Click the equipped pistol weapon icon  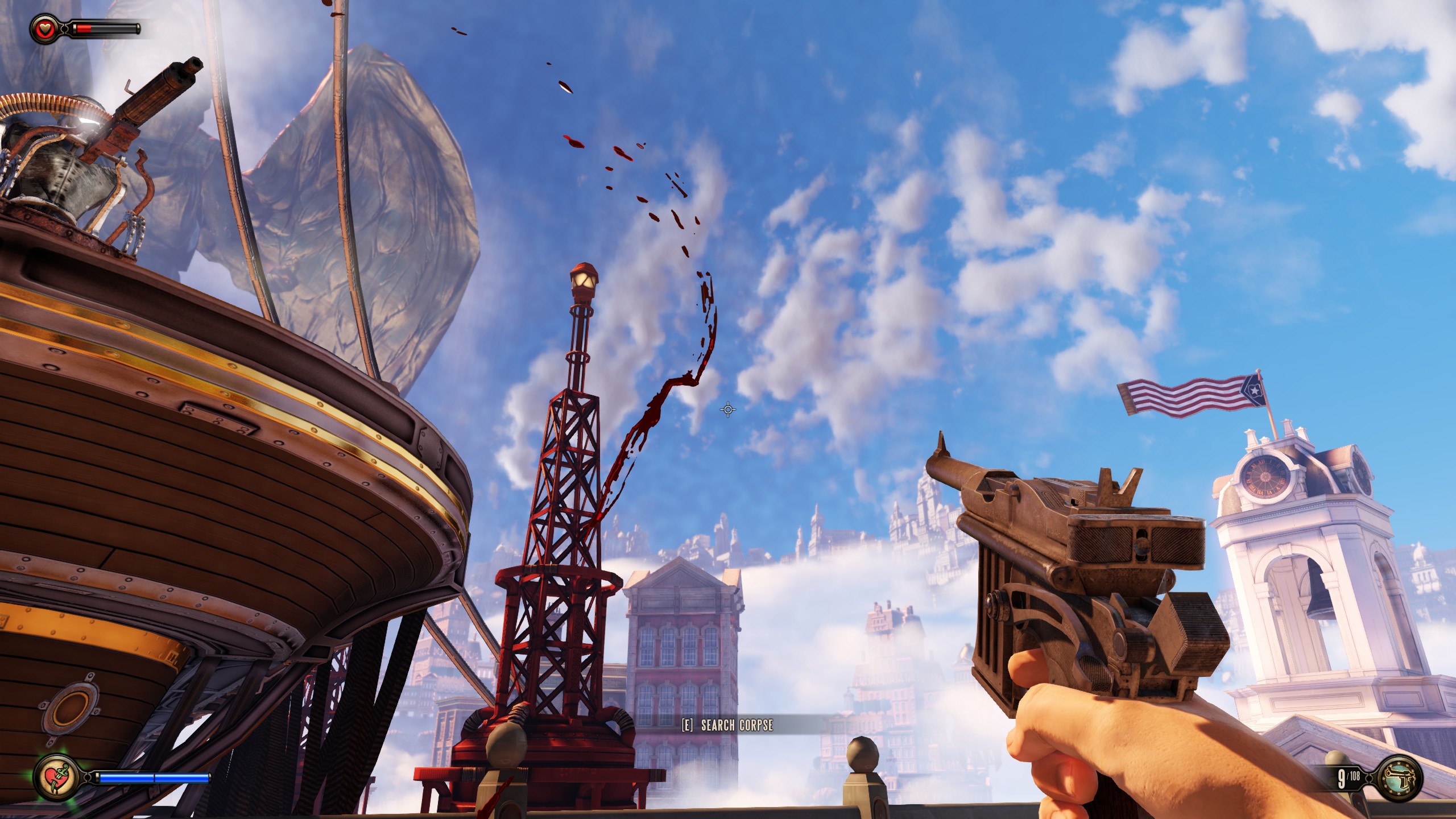click(1400, 778)
